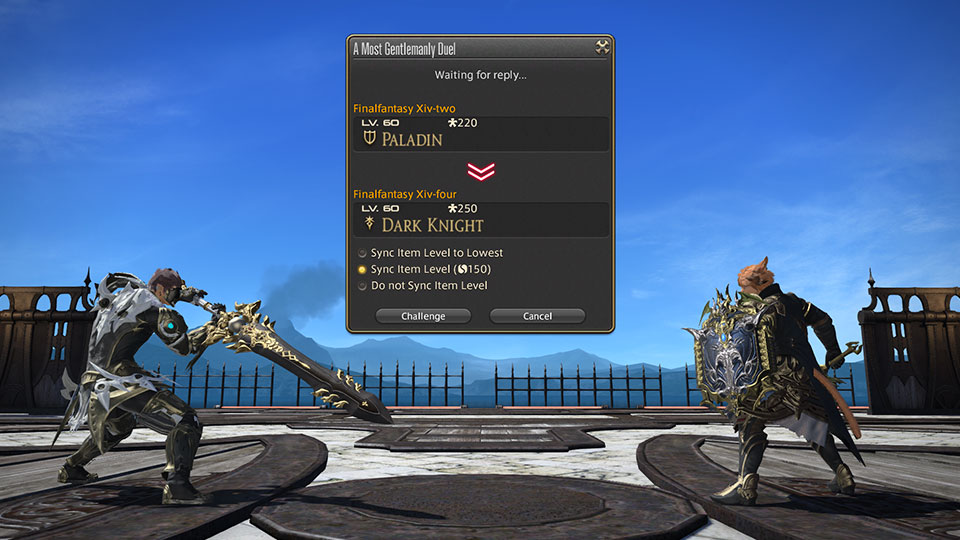Screen dimensions: 960x540
Task: Choose the Sync Item Level 150 option
Action: pyautogui.click(x=363, y=270)
